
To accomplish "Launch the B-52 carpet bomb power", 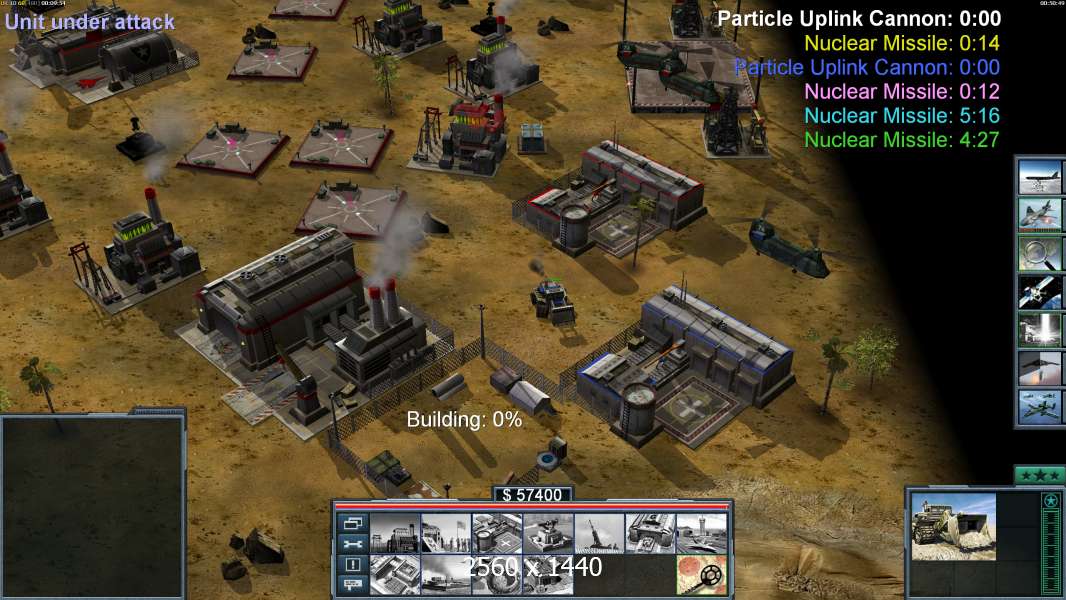I will 1040,176.
